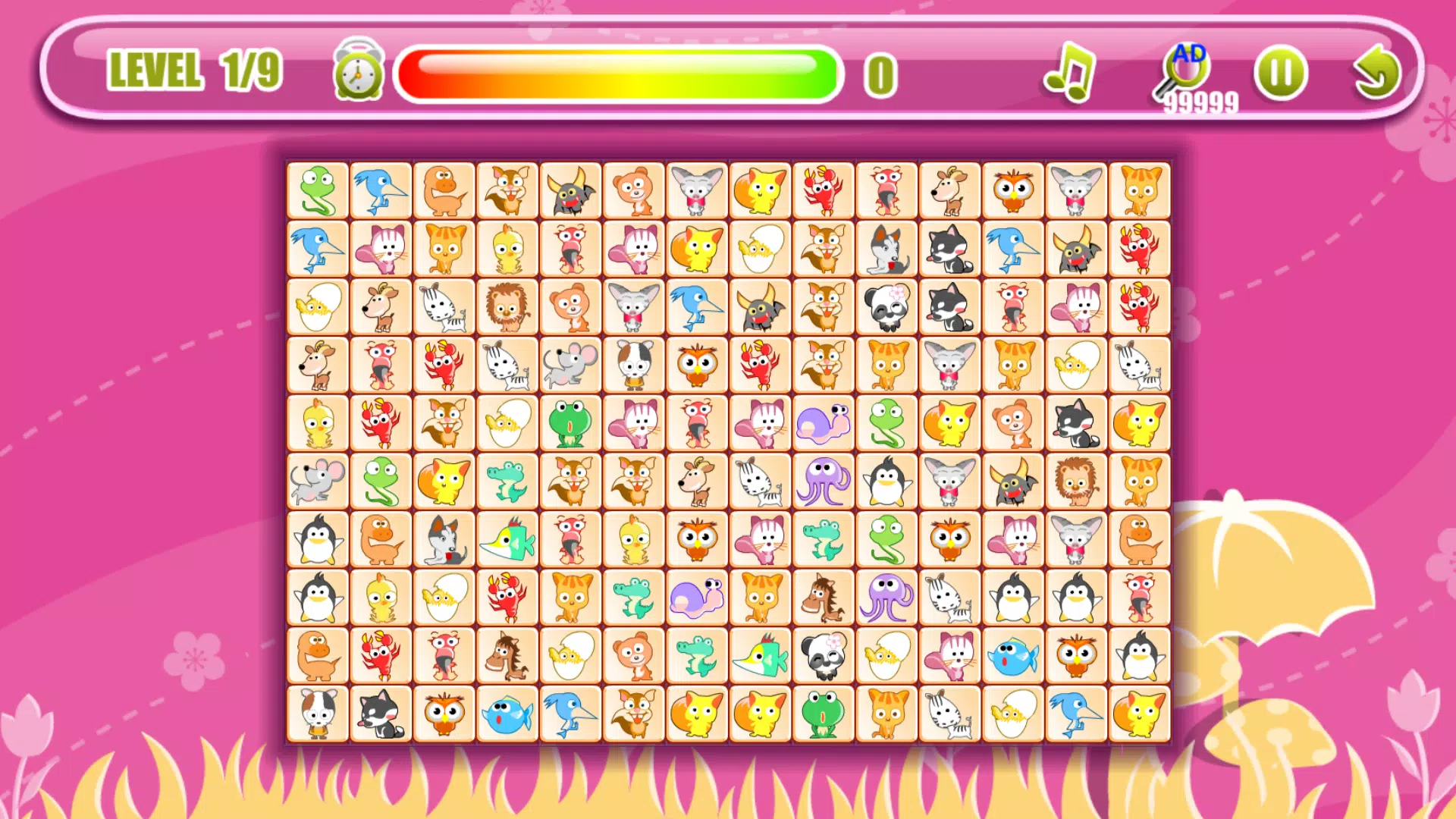Click the zebra tile in row four
This screenshot has width=1456, height=819.
(x=507, y=365)
